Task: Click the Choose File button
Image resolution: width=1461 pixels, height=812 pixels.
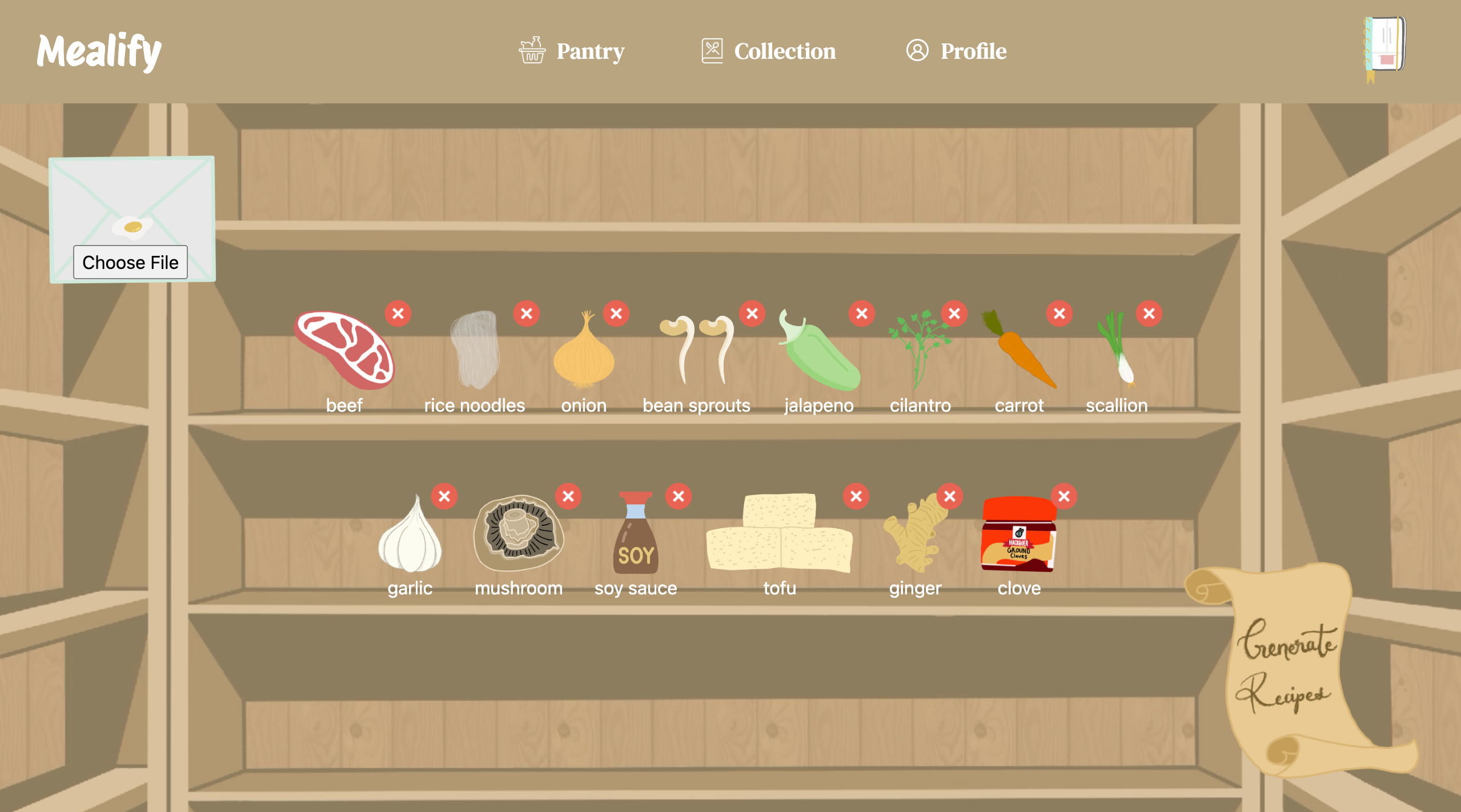Action: [130, 262]
